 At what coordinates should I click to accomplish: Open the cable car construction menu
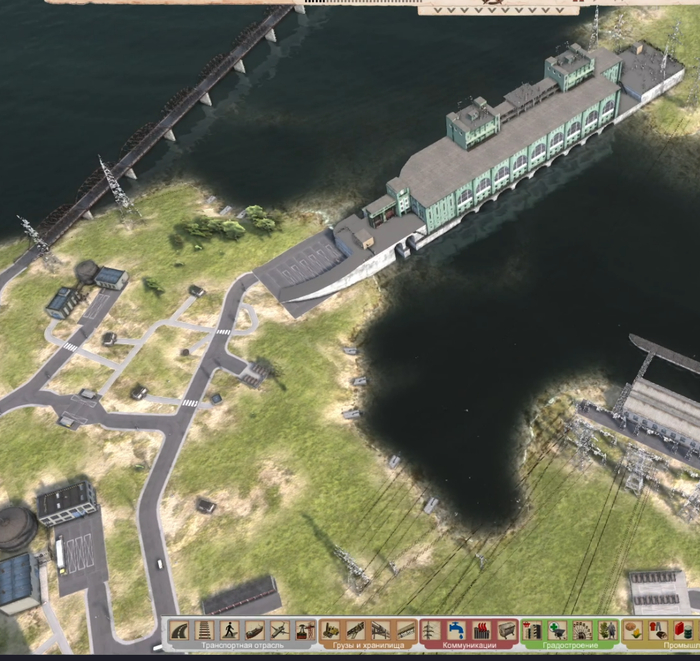pos(304,630)
